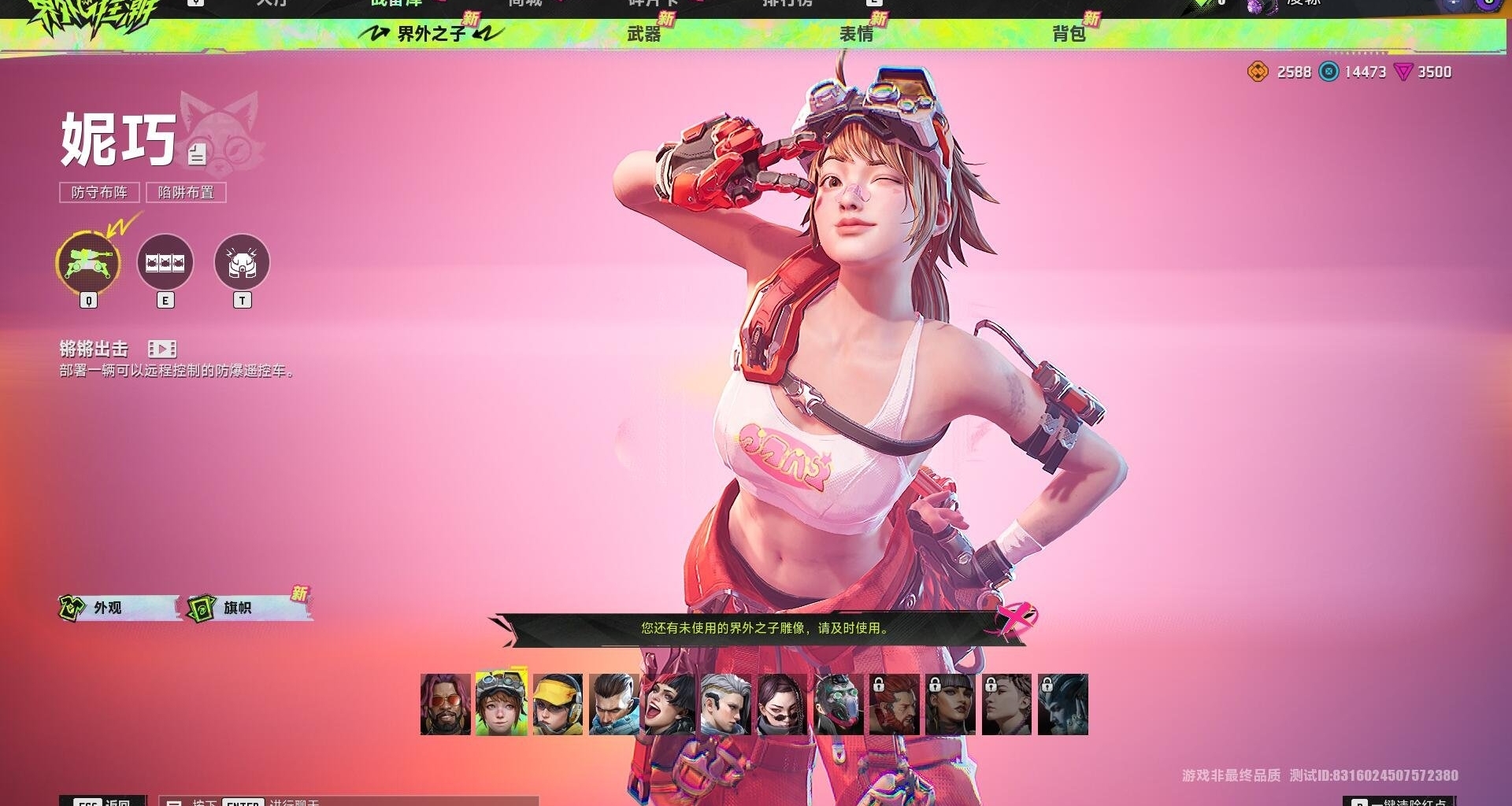1512x806 pixels.
Task: Select the E skill icon
Action: click(165, 262)
